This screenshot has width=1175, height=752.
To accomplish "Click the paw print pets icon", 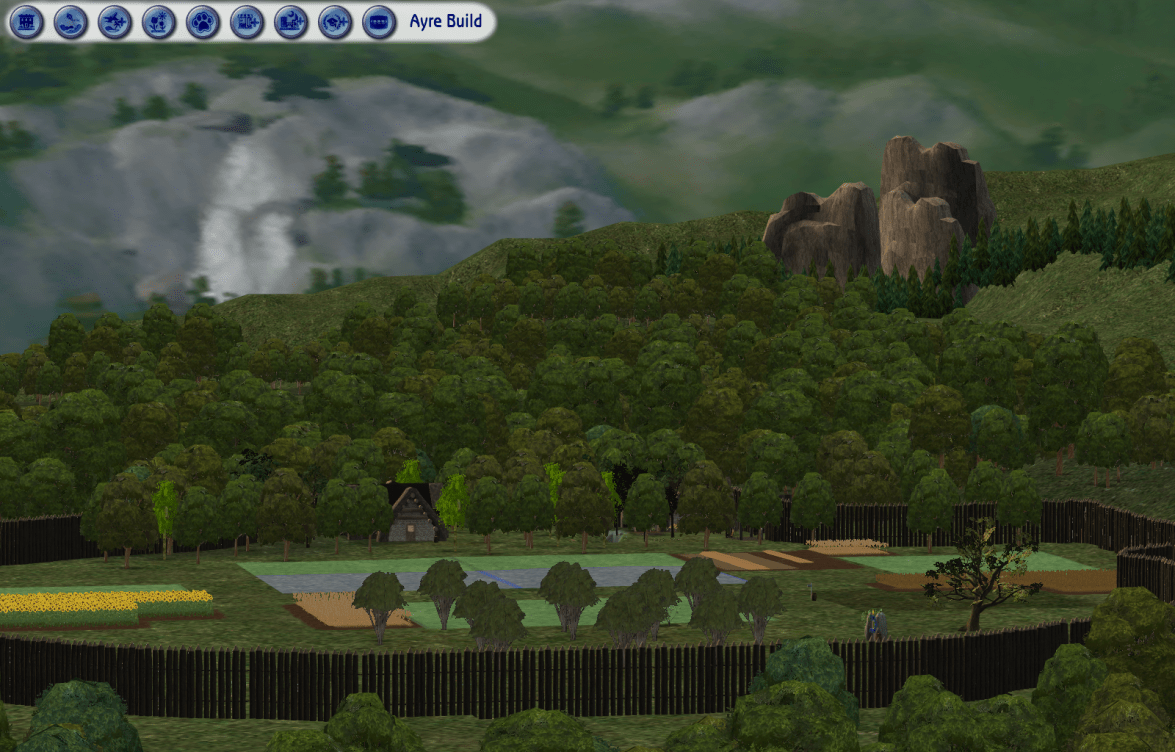I will (203, 21).
